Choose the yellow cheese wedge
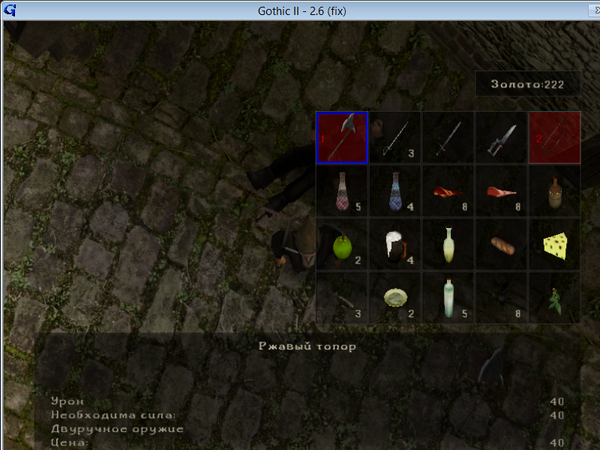 point(554,243)
